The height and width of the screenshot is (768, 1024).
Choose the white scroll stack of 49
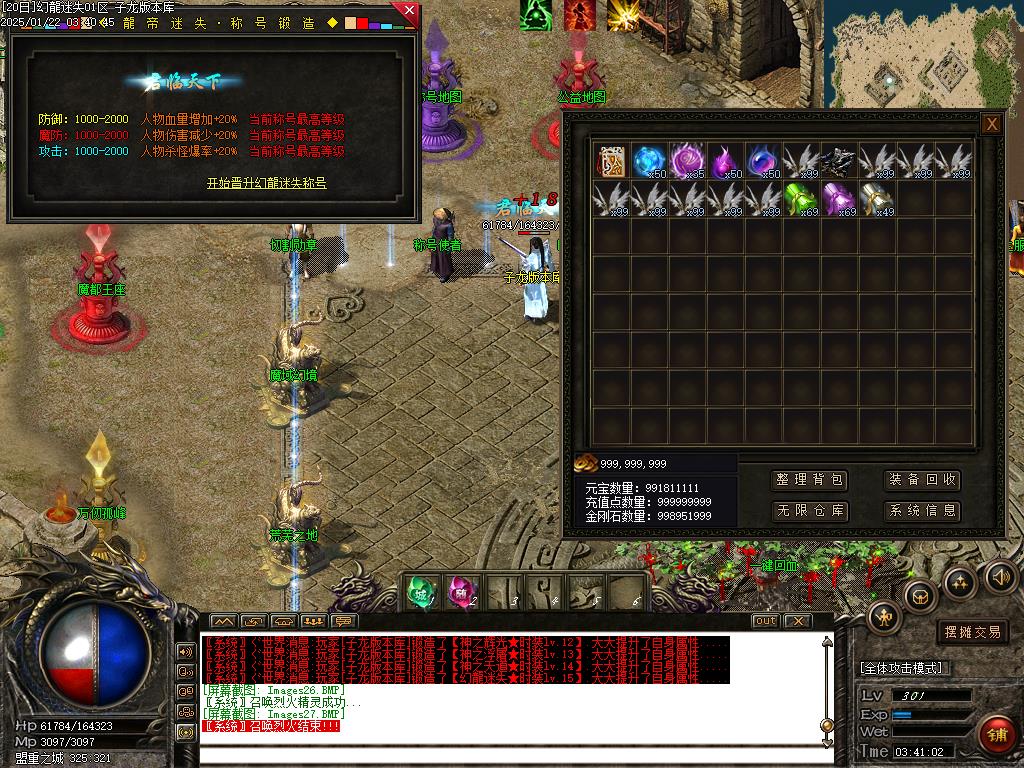click(x=877, y=198)
